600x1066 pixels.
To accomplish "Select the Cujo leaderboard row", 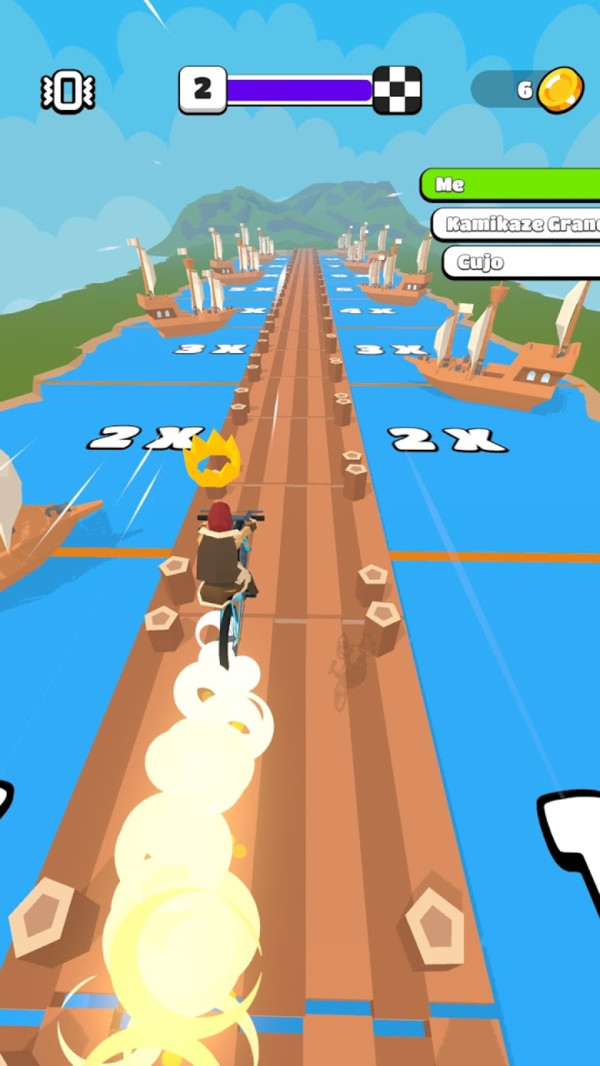I will click(522, 263).
